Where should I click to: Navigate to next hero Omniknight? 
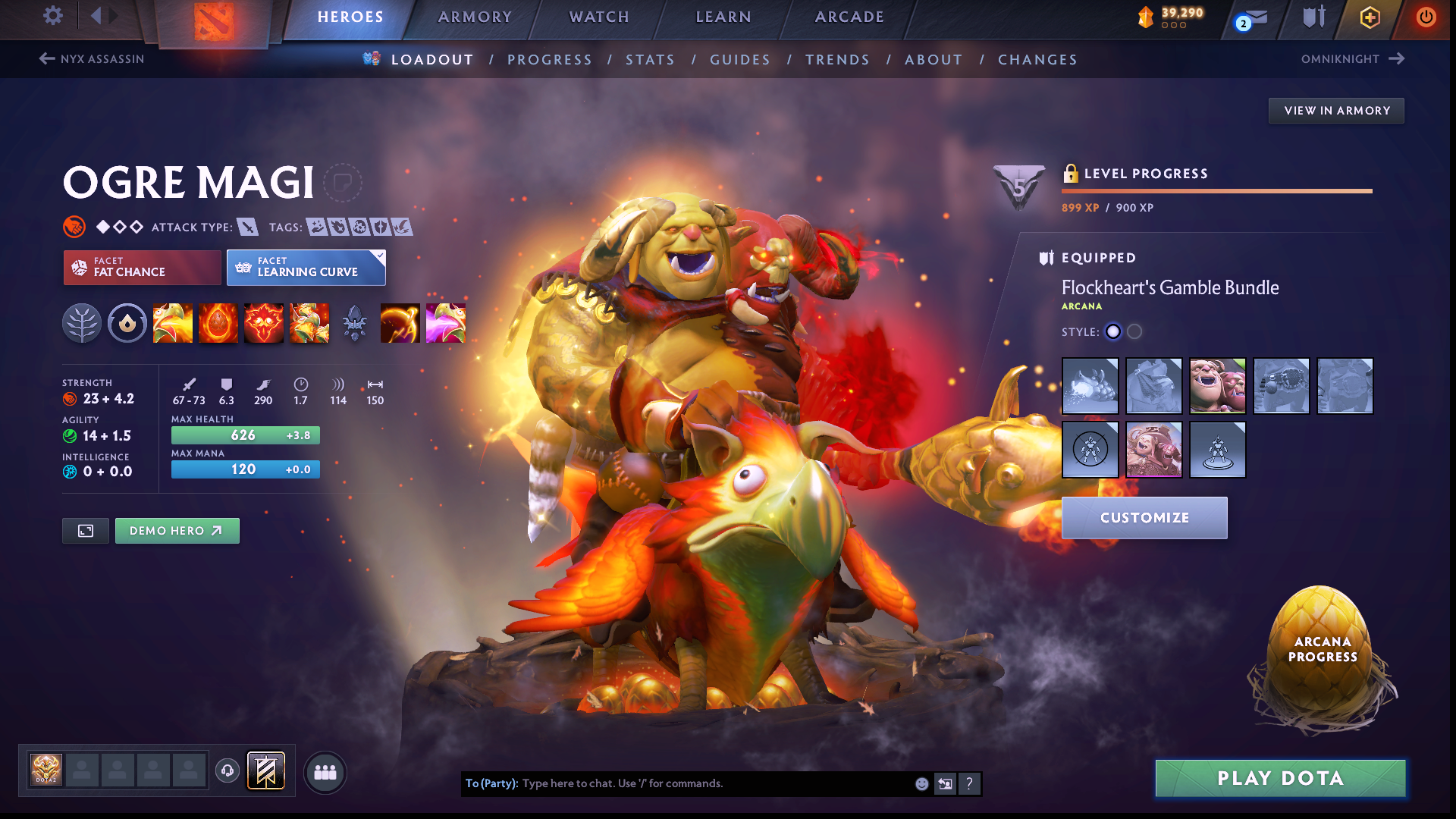[1353, 59]
